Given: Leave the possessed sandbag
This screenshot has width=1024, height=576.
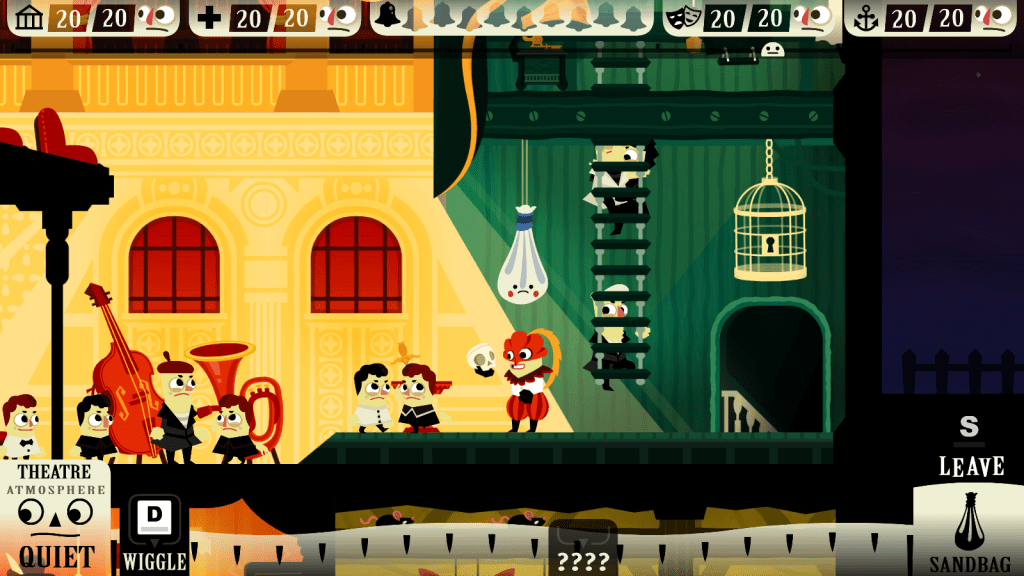Looking at the screenshot, I should [969, 445].
